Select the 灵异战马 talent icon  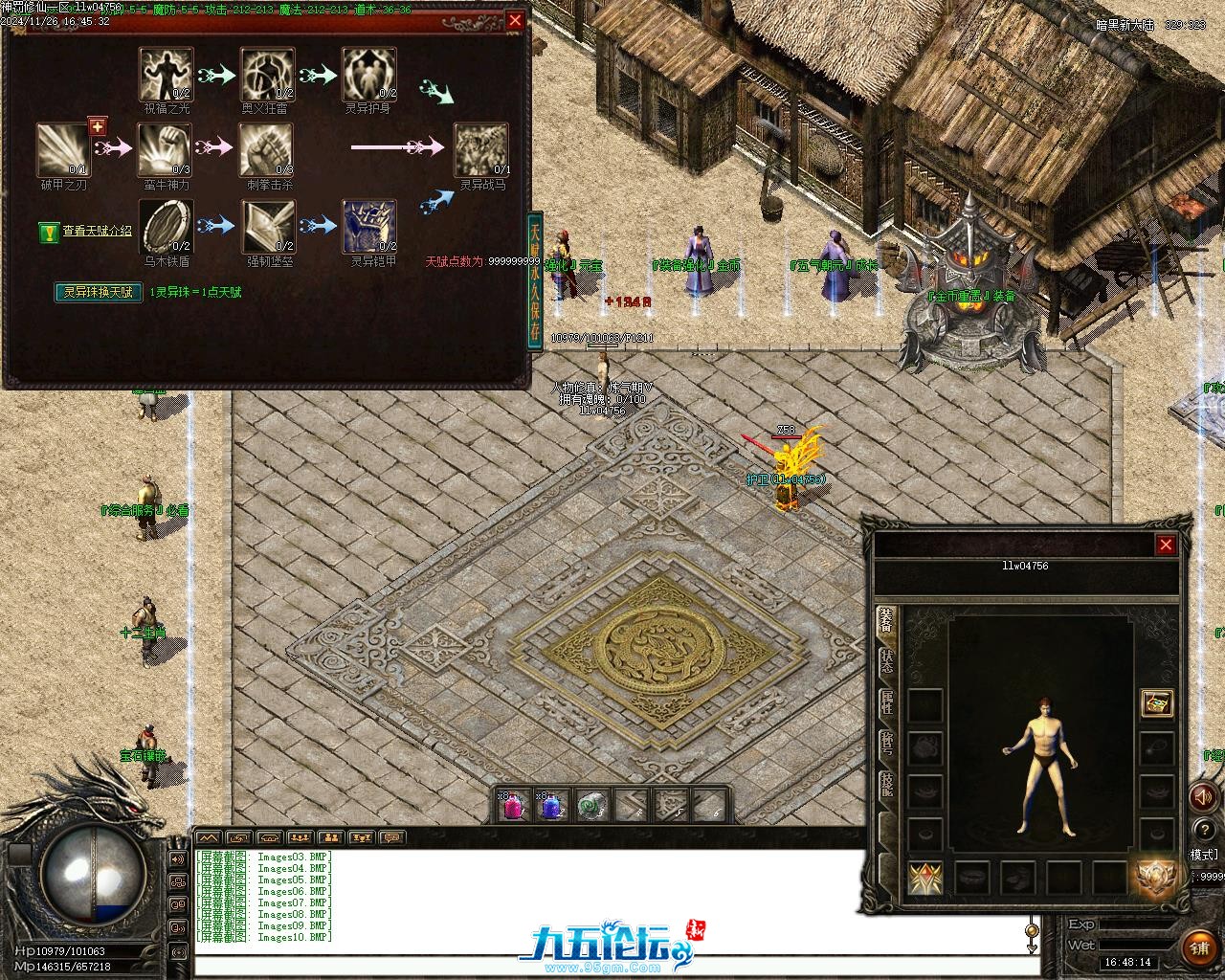pyautogui.click(x=481, y=149)
